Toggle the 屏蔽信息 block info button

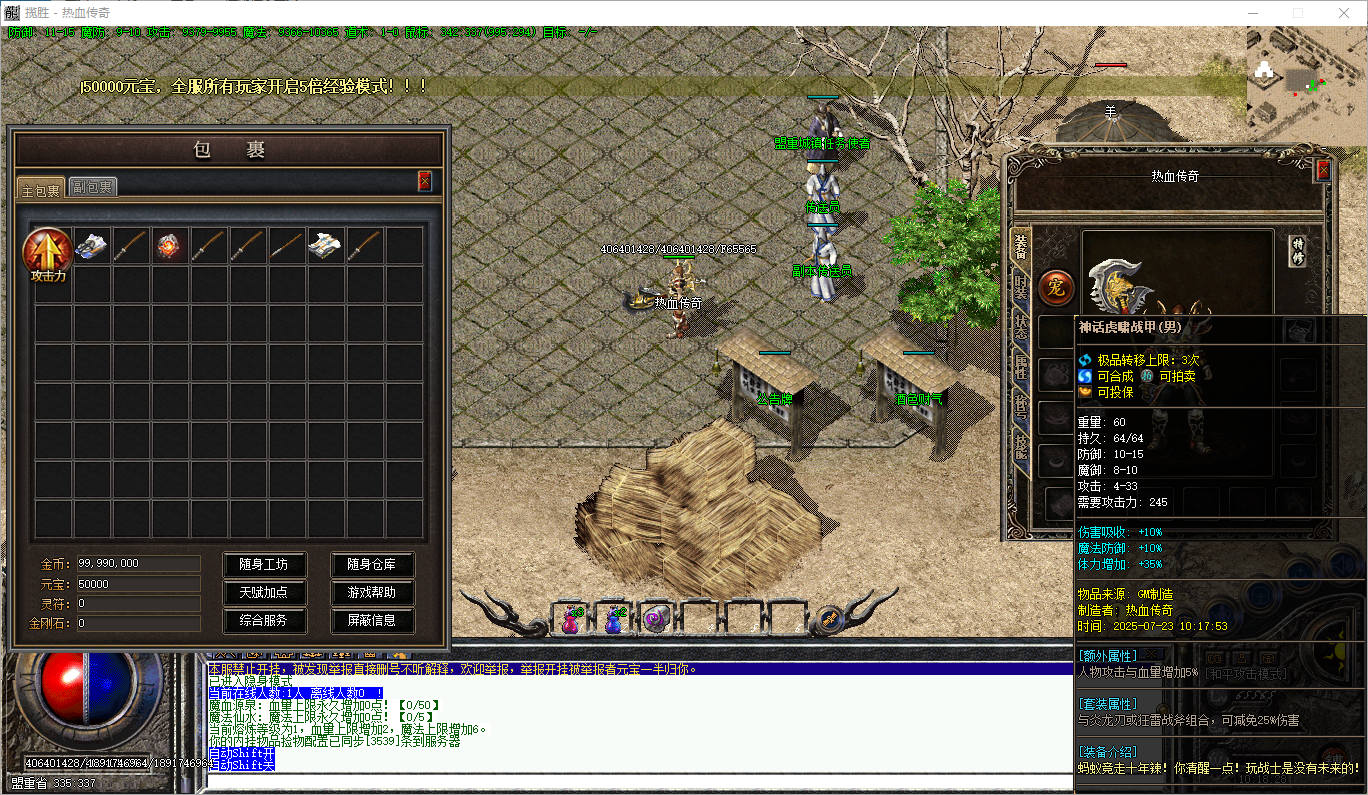click(x=372, y=621)
